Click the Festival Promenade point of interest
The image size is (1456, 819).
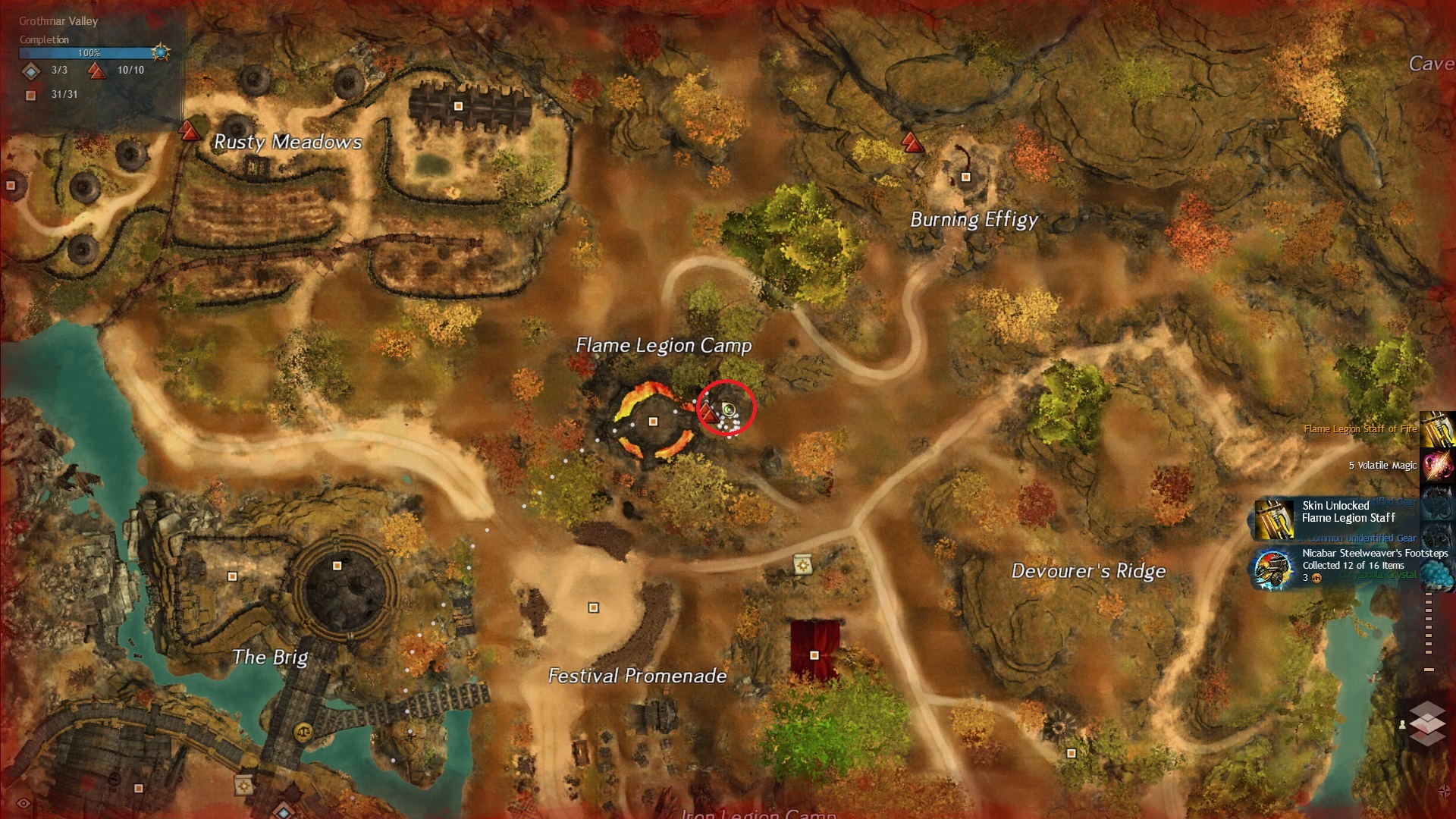pos(594,607)
